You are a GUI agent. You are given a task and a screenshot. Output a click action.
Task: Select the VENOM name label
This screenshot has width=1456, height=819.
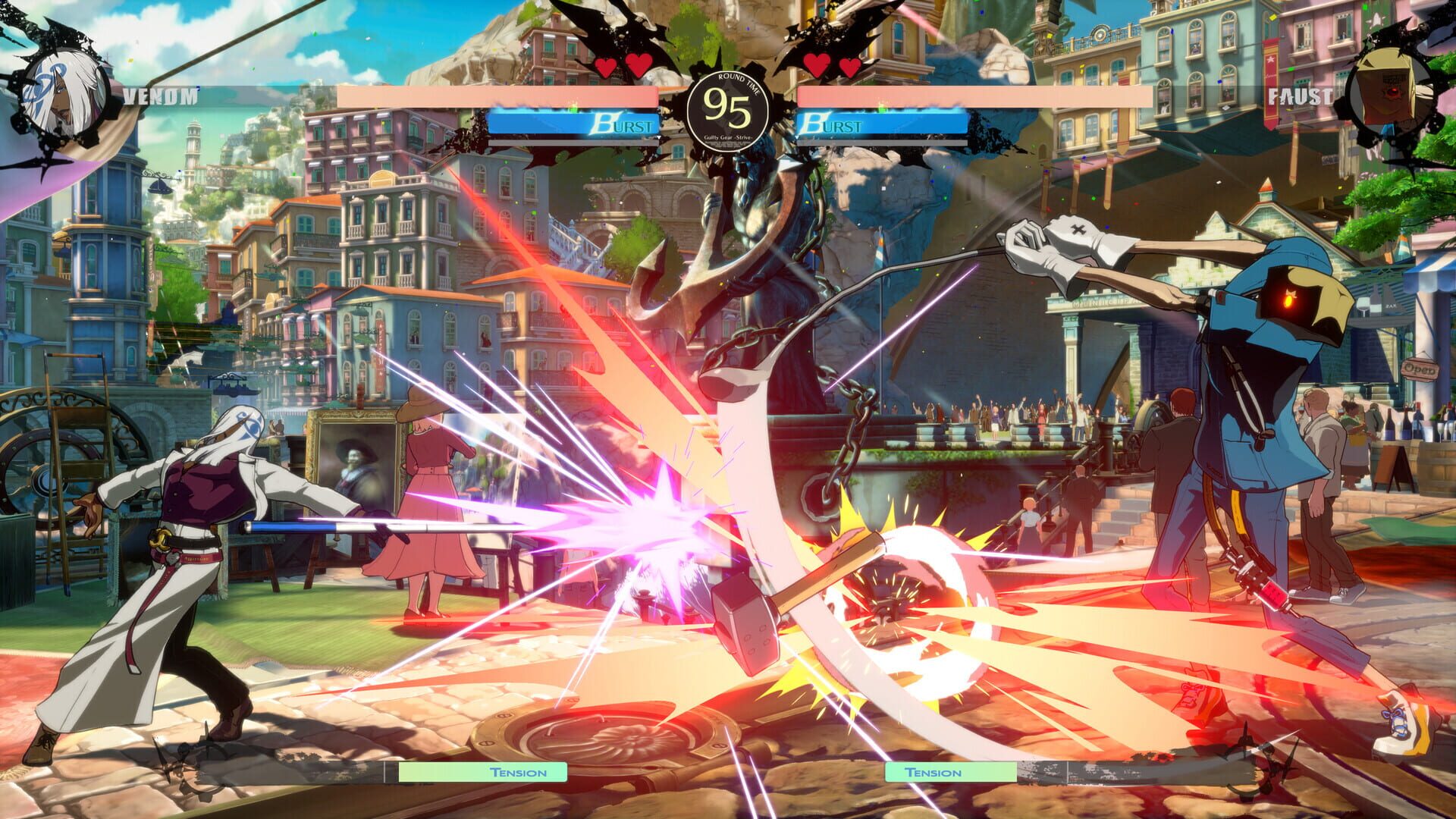(159, 95)
